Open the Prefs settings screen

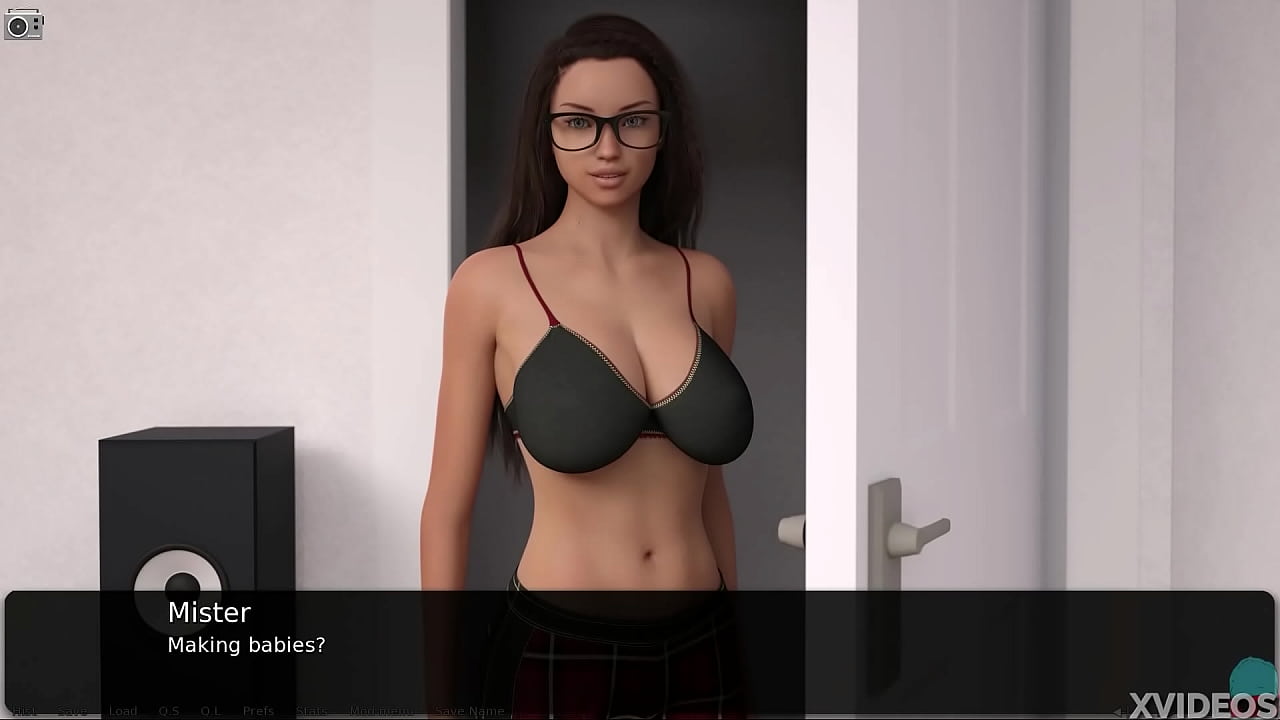tap(258, 710)
